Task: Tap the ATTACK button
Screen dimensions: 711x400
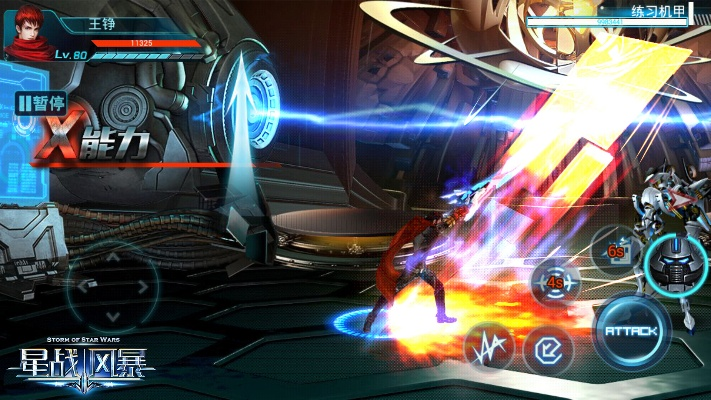Action: (631, 330)
